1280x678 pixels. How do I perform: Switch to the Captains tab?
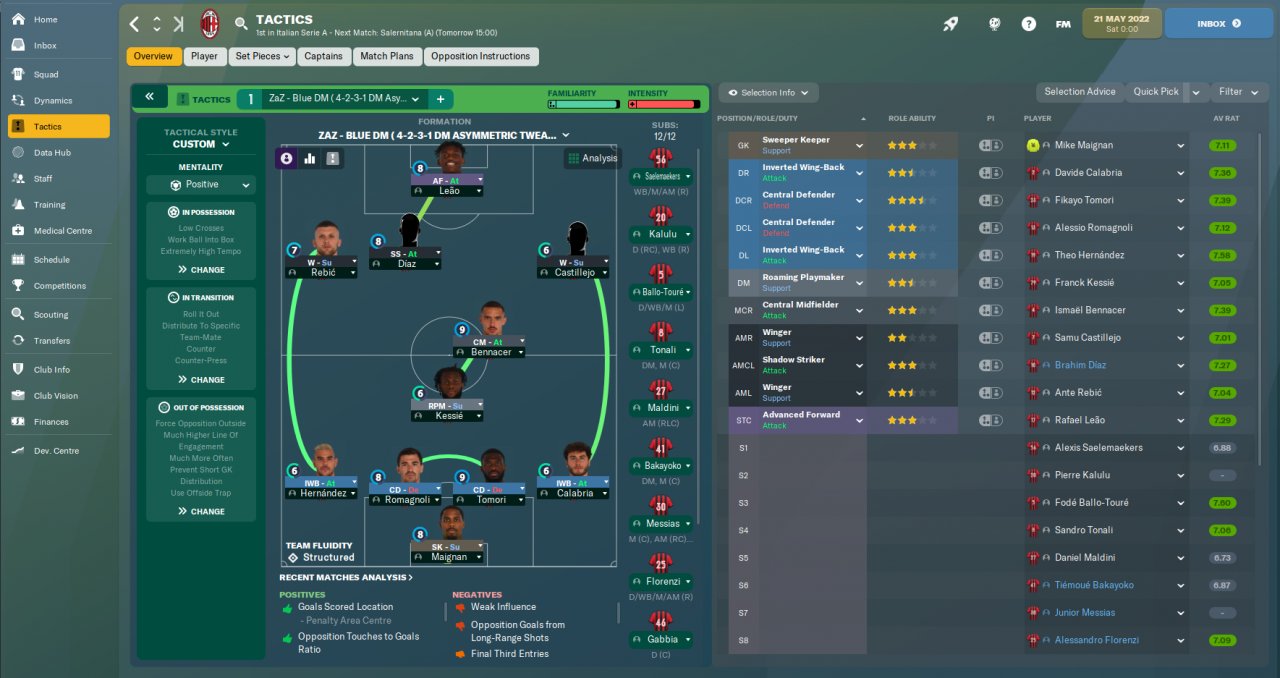pyautogui.click(x=323, y=57)
